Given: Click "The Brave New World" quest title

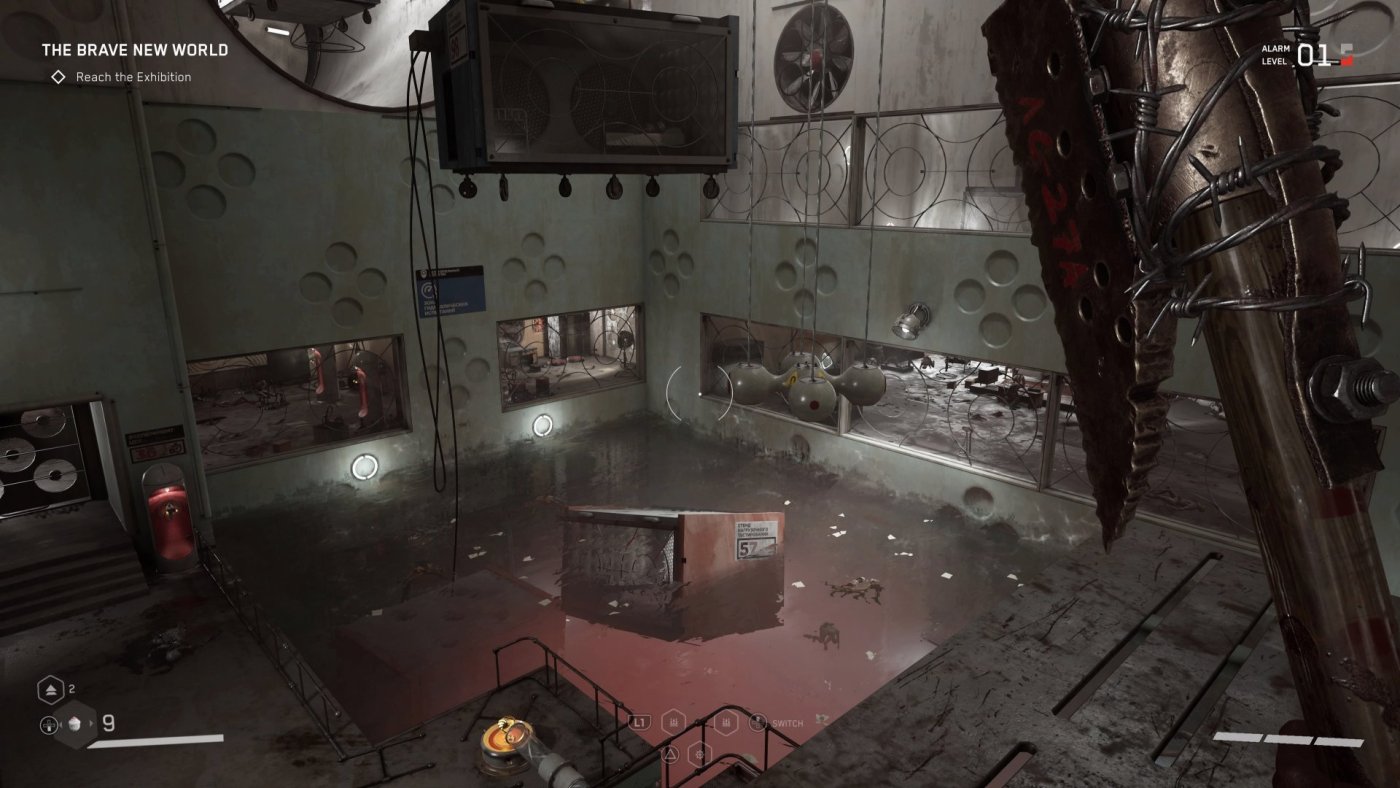Looking at the screenshot, I should (135, 50).
